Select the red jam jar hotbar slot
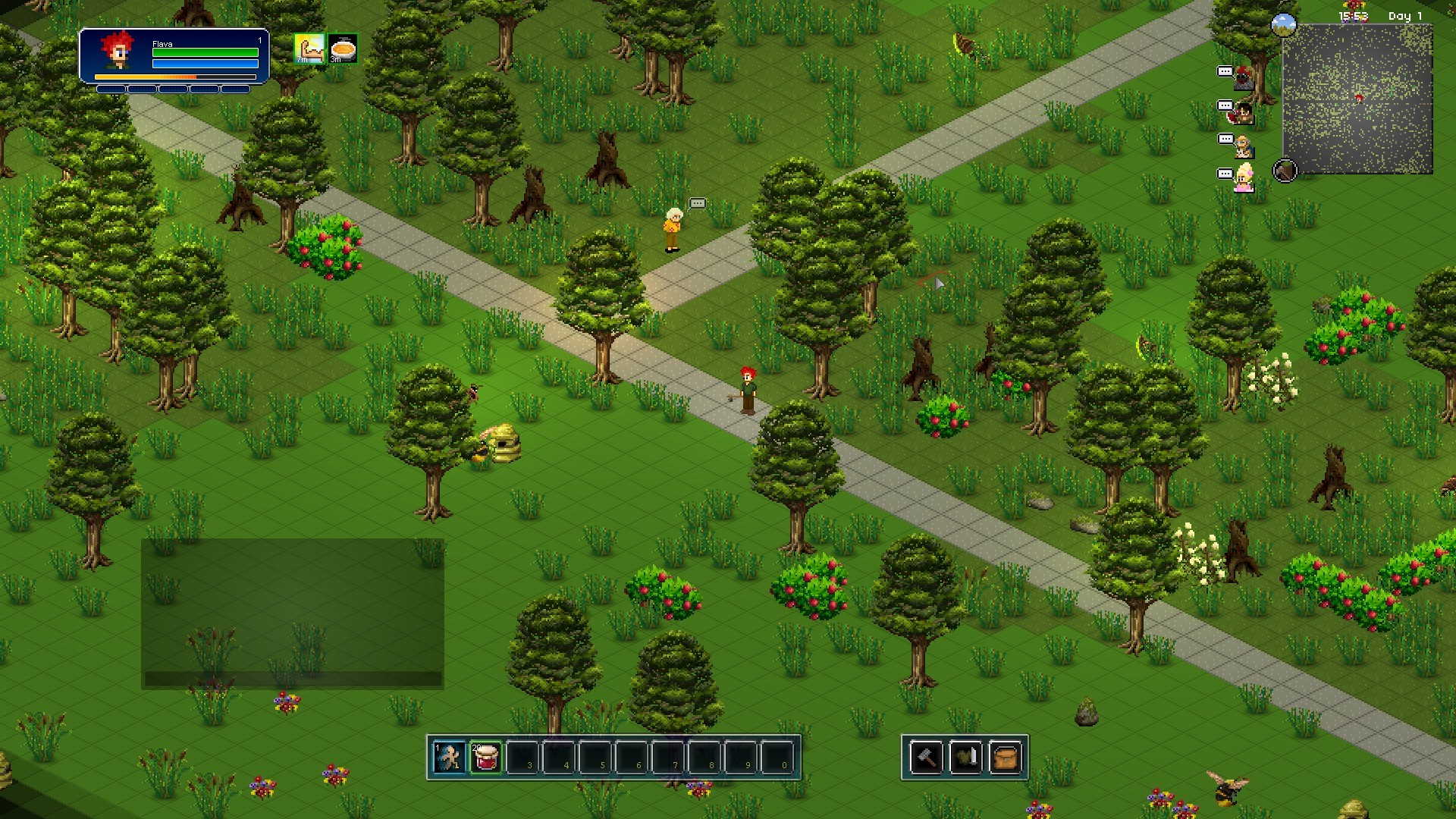 point(485,757)
